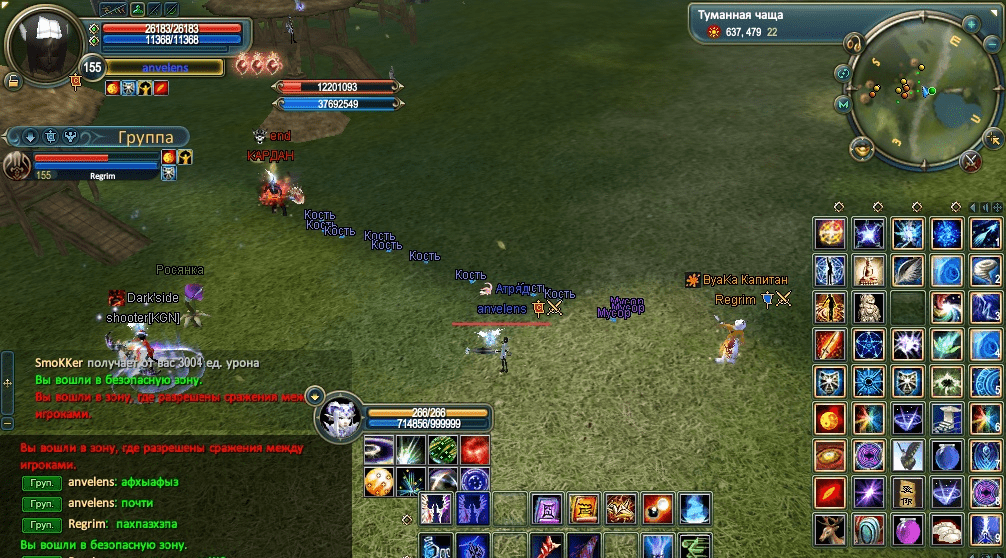Image resolution: width=1006 pixels, height=558 pixels.
Task: Activate the flaming sword skill icon
Action: click(x=829, y=344)
